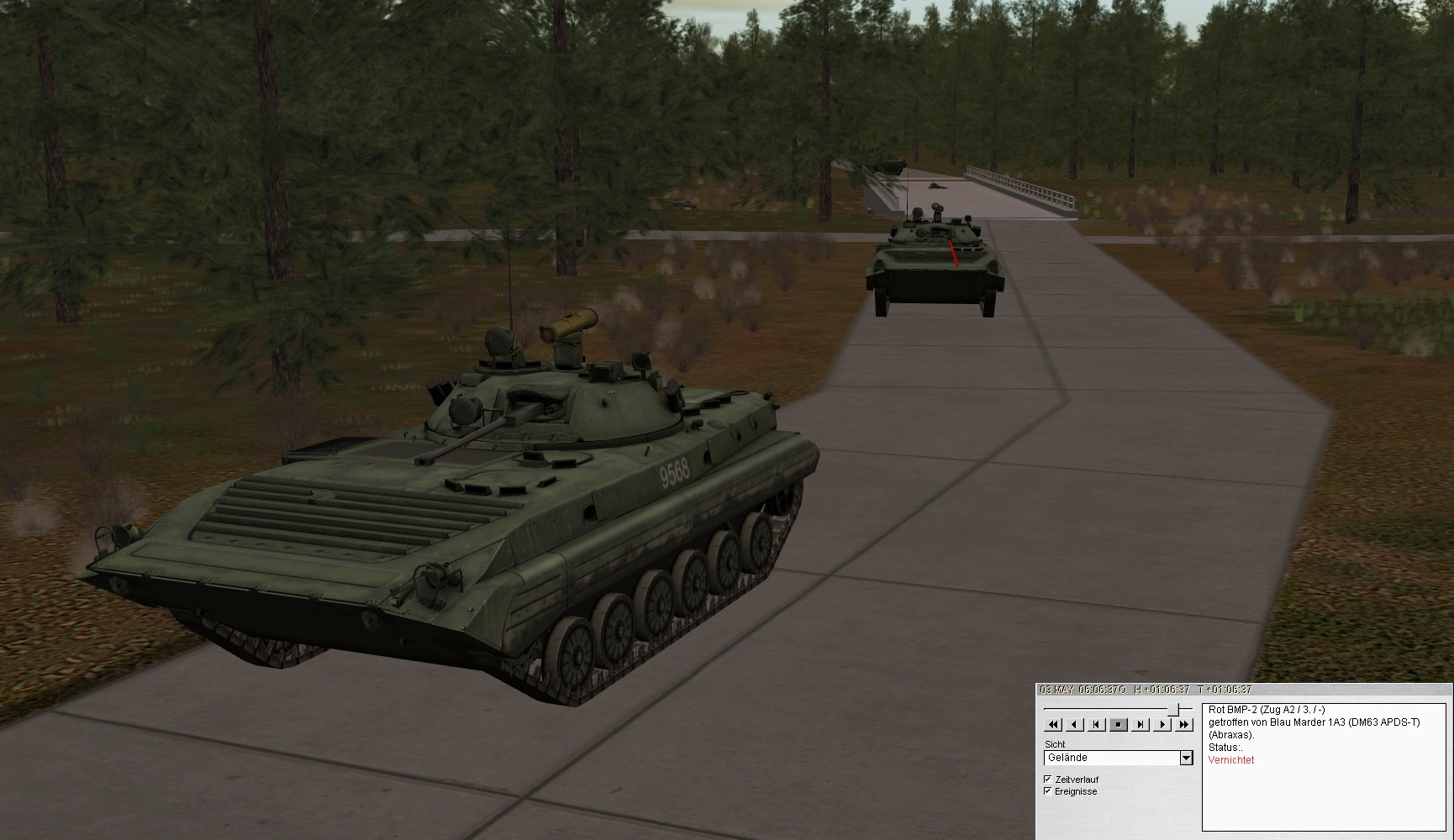Open the Sicht view dropdown
1454x840 pixels.
tap(1186, 759)
